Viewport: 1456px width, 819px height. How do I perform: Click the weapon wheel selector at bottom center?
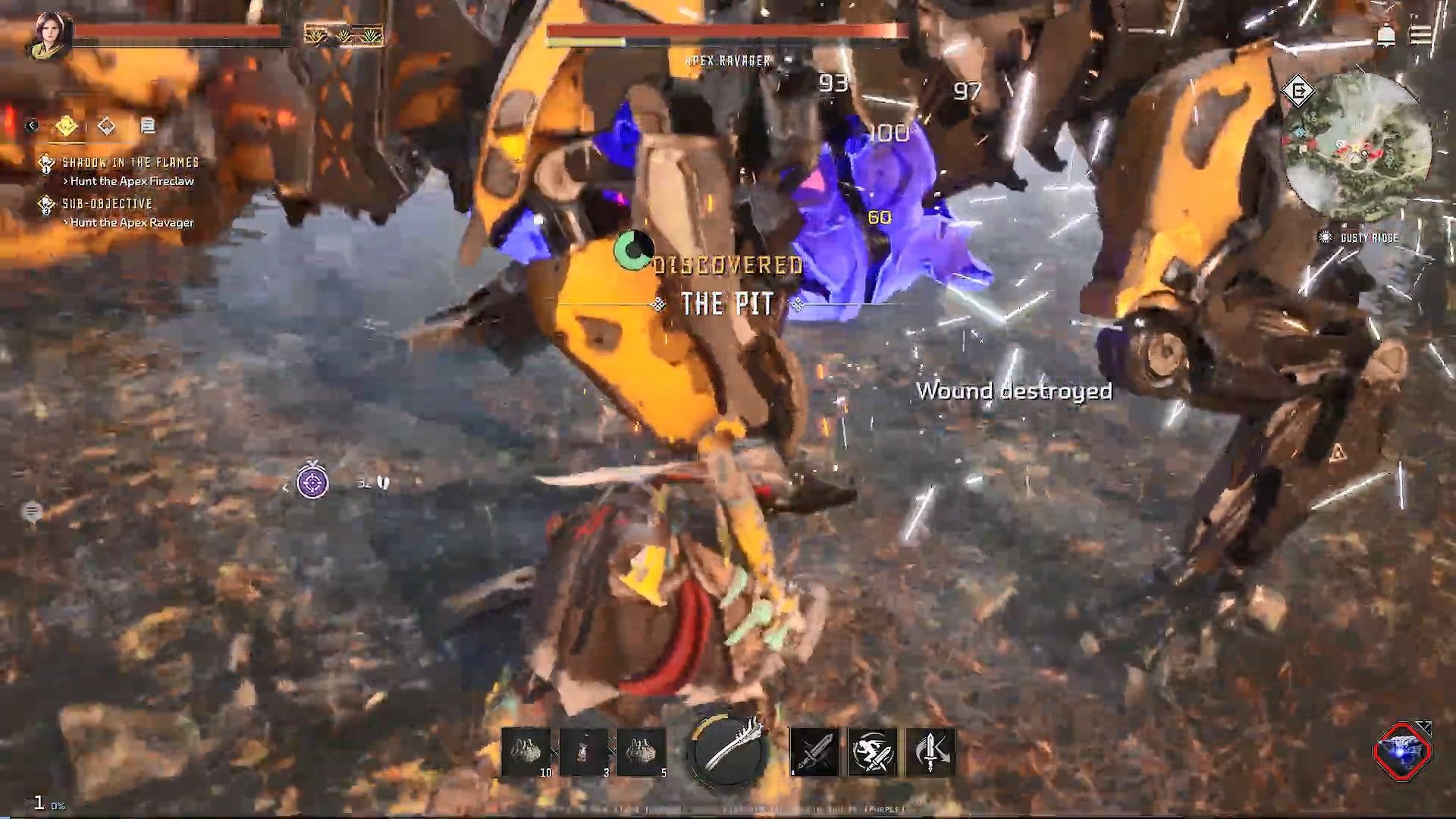tap(726, 752)
